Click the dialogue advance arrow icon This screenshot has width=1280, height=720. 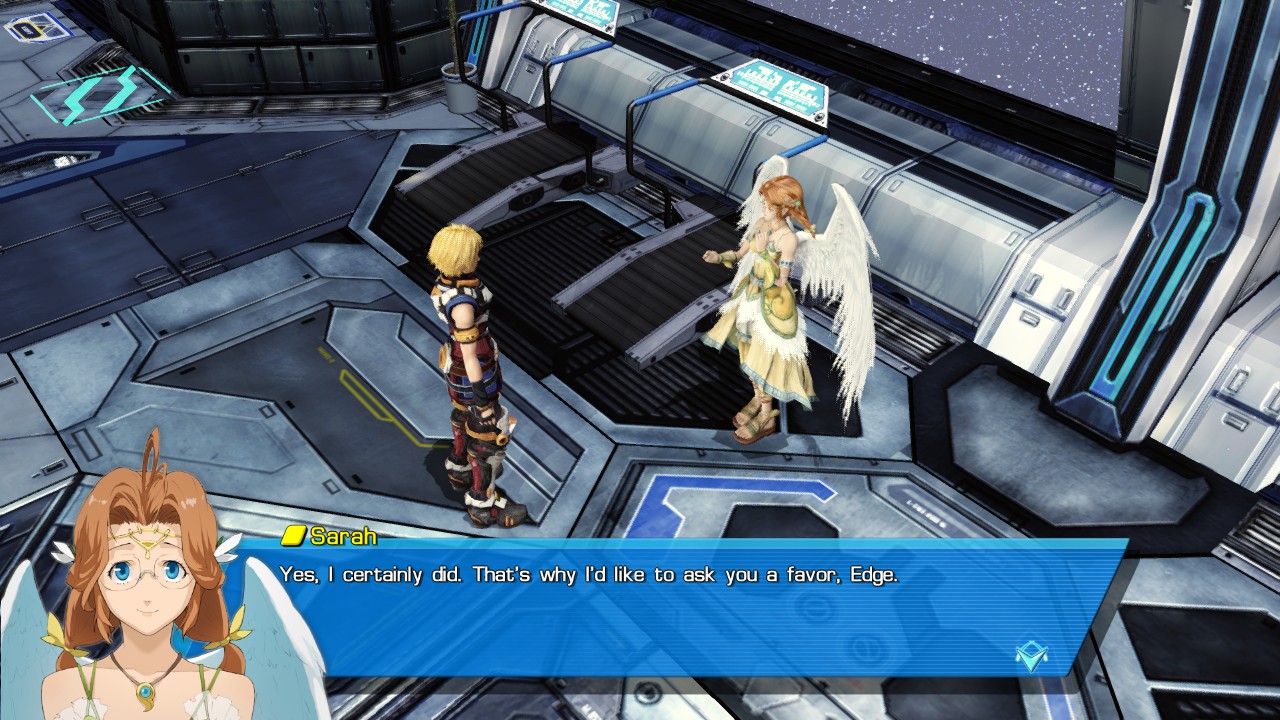[x=1031, y=656]
